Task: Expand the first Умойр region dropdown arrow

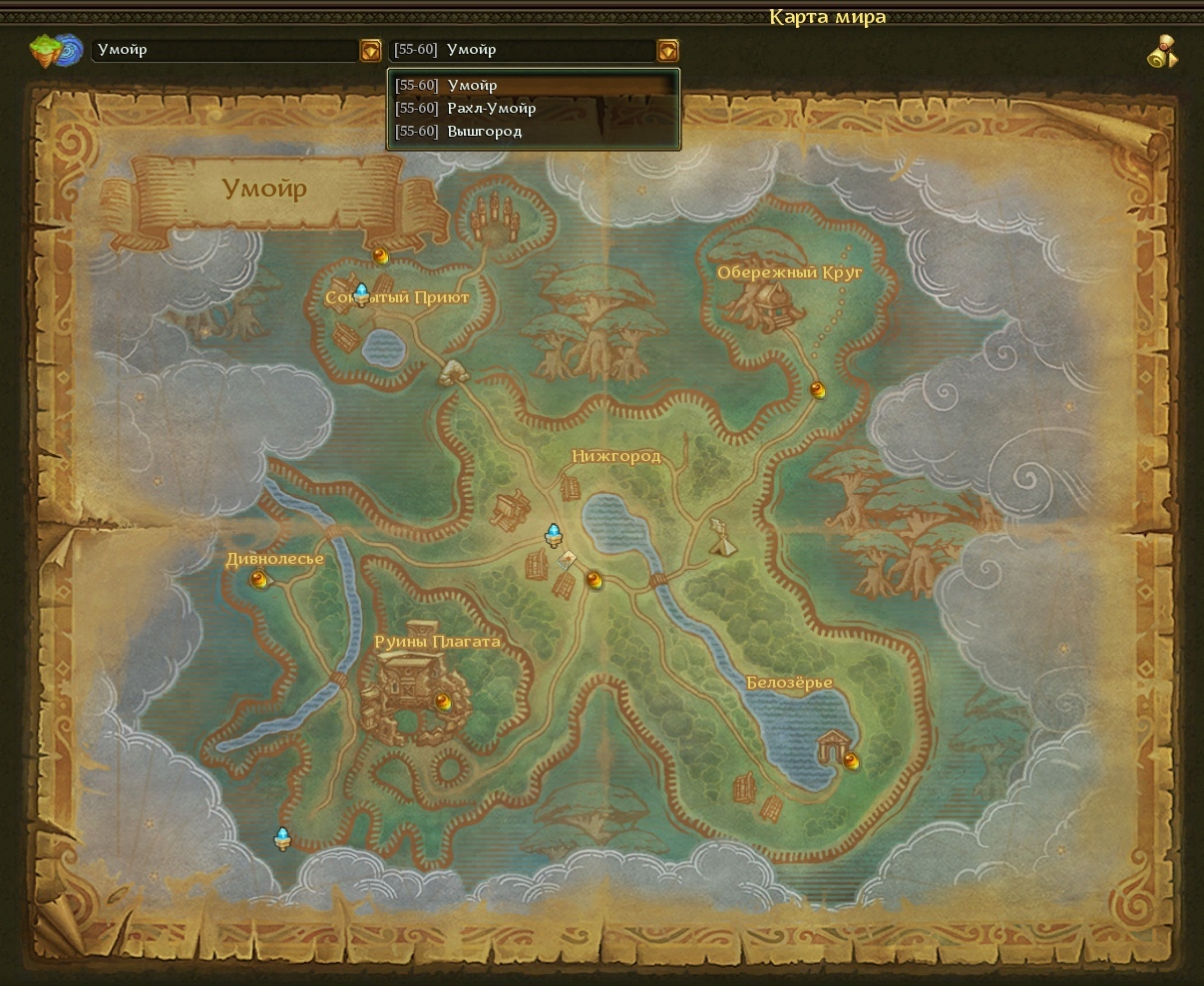Action: coord(370,51)
